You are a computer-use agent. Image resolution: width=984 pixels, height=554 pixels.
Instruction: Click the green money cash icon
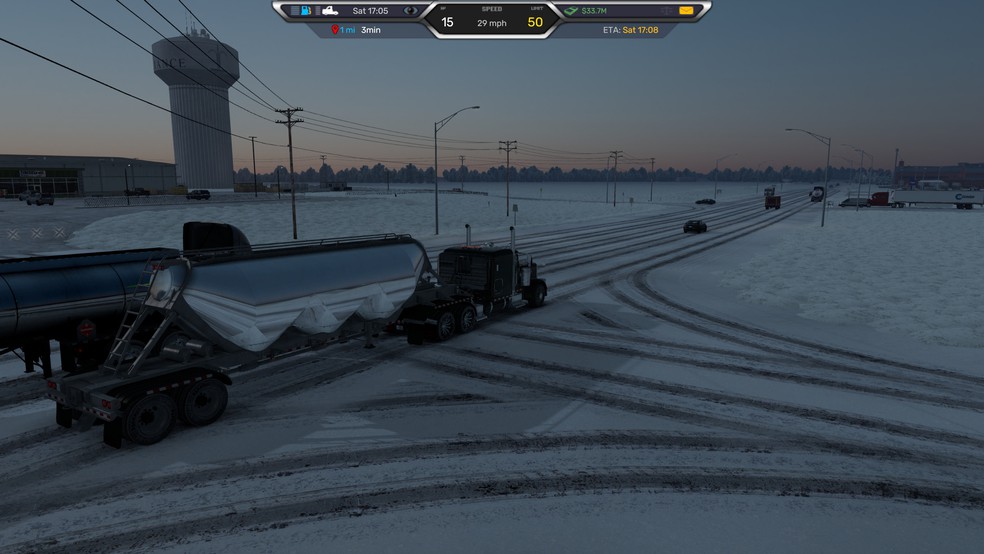(571, 11)
